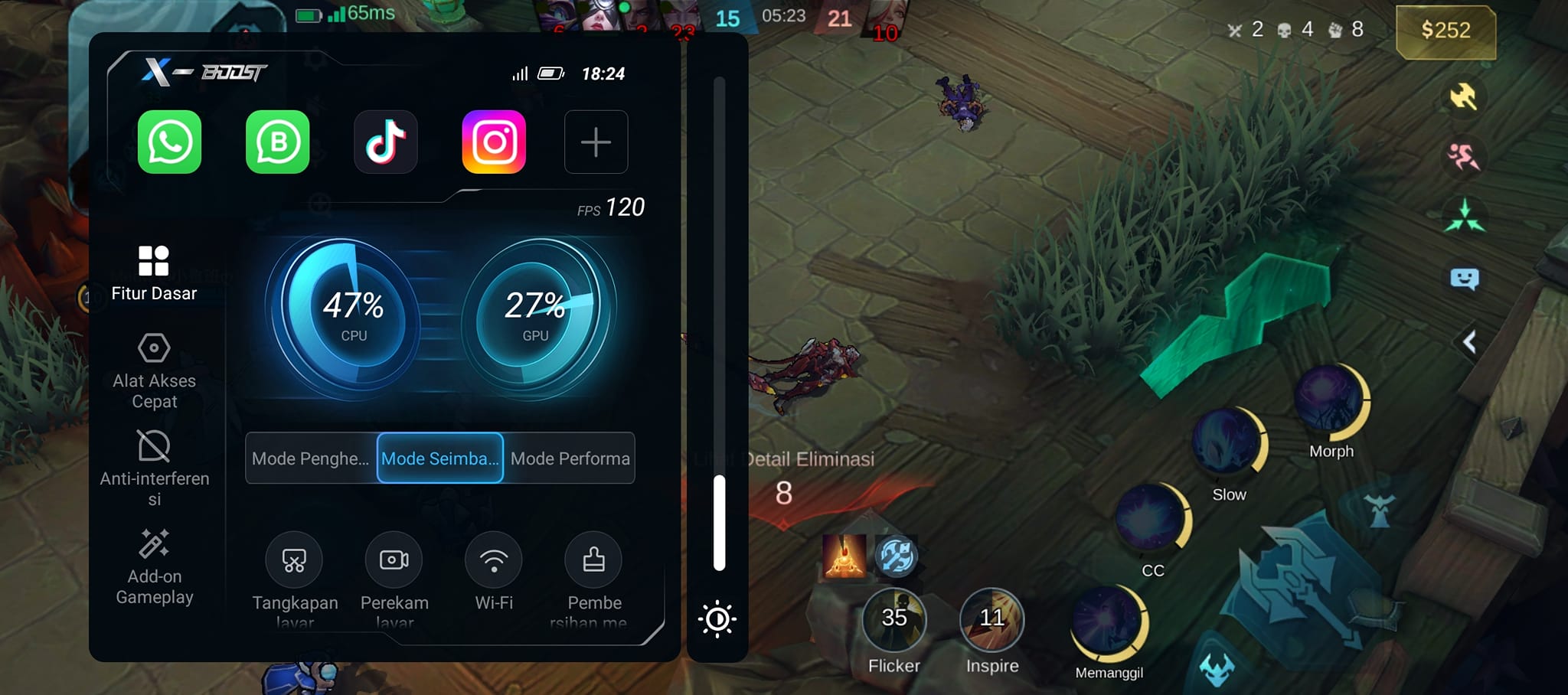The image size is (1568, 695).
Task: Open the shop via the gold button
Action: [1445, 31]
